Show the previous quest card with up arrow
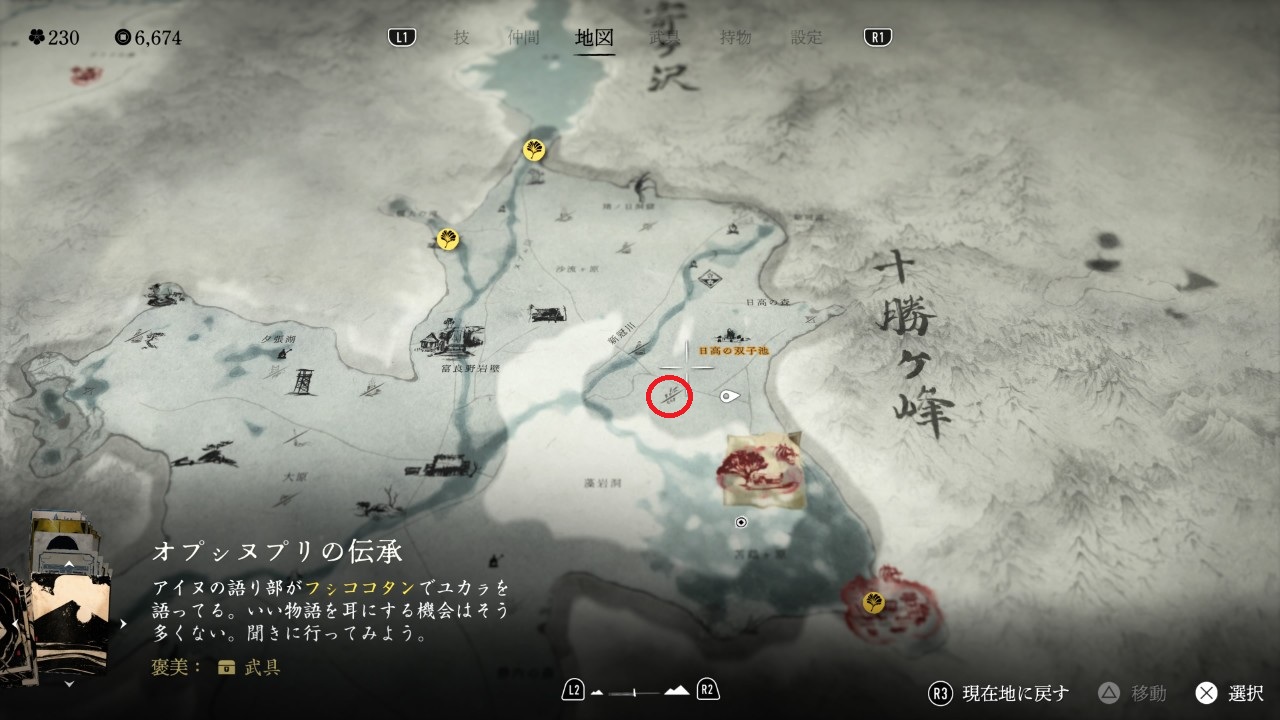Viewport: 1280px width, 720px height. coord(68,565)
